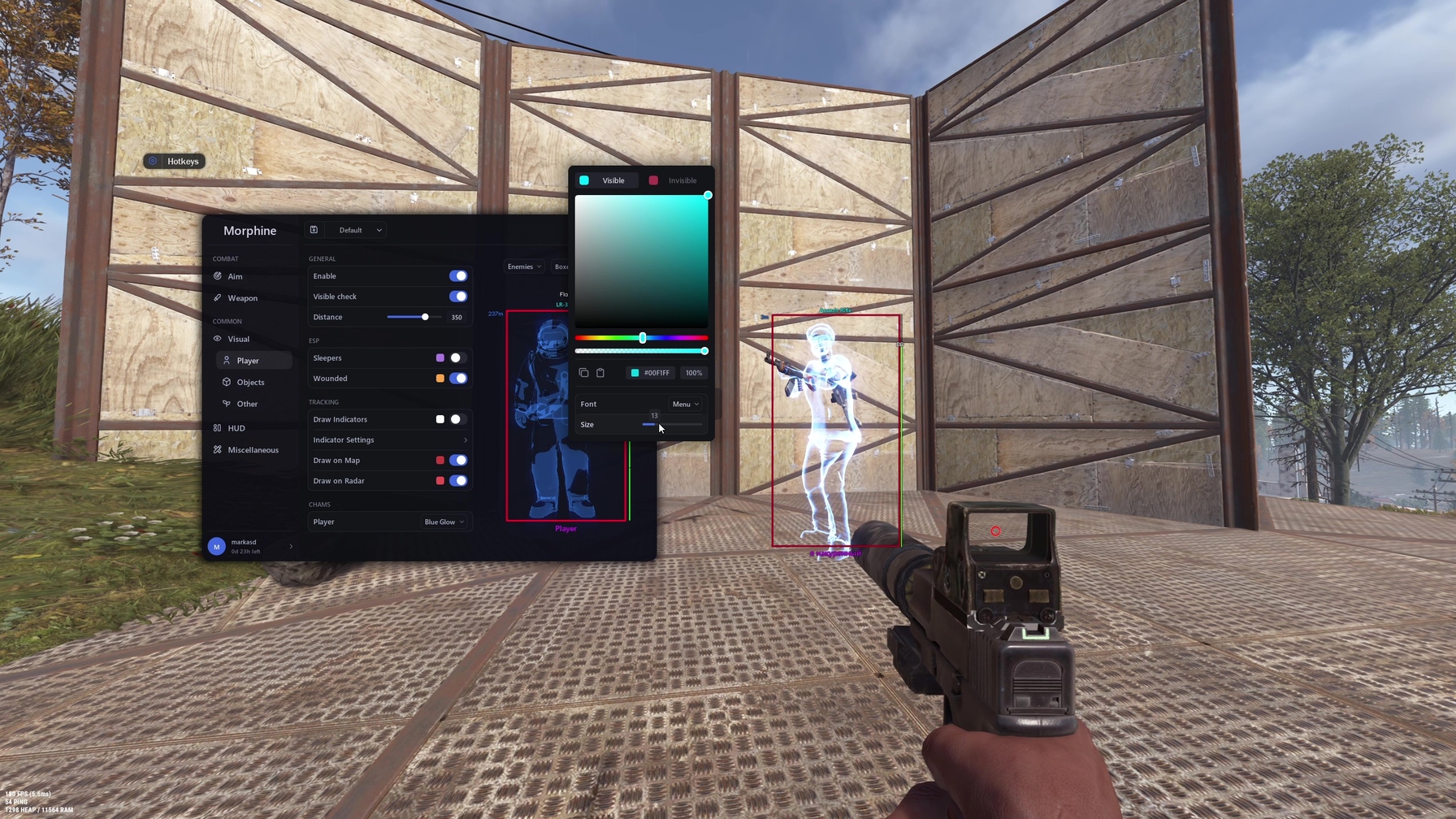
Task: Open the Hotkeys panel
Action: (175, 161)
